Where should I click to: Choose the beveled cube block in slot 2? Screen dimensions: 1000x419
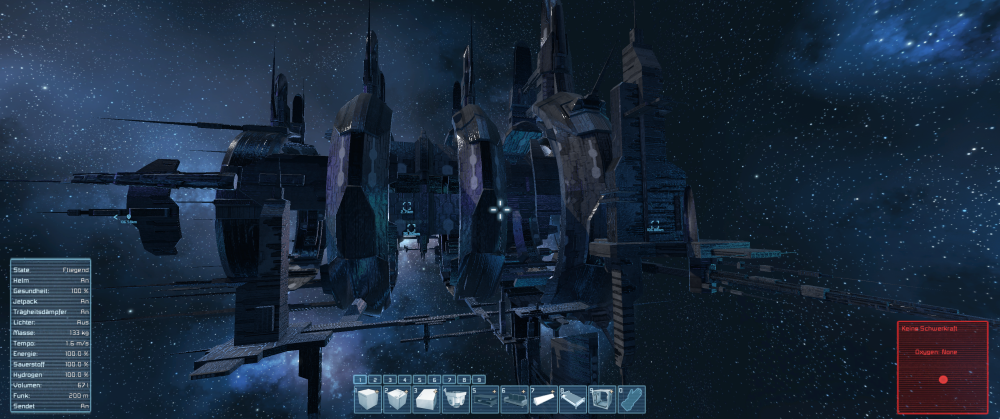coord(398,400)
